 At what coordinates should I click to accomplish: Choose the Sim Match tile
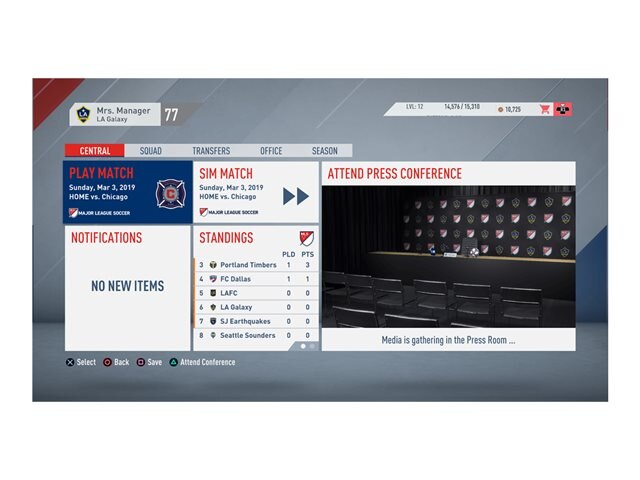(256, 192)
